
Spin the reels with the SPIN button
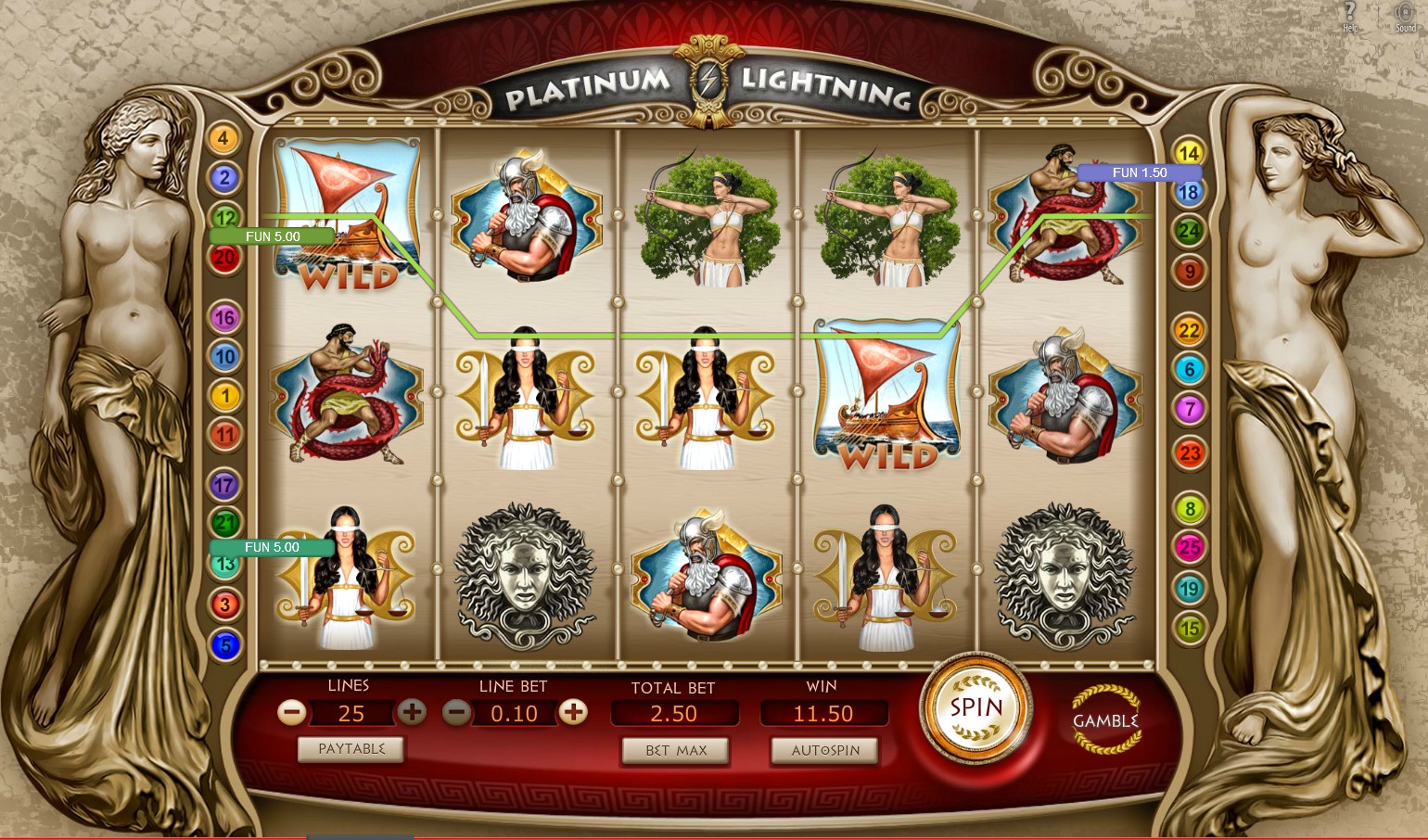click(975, 708)
